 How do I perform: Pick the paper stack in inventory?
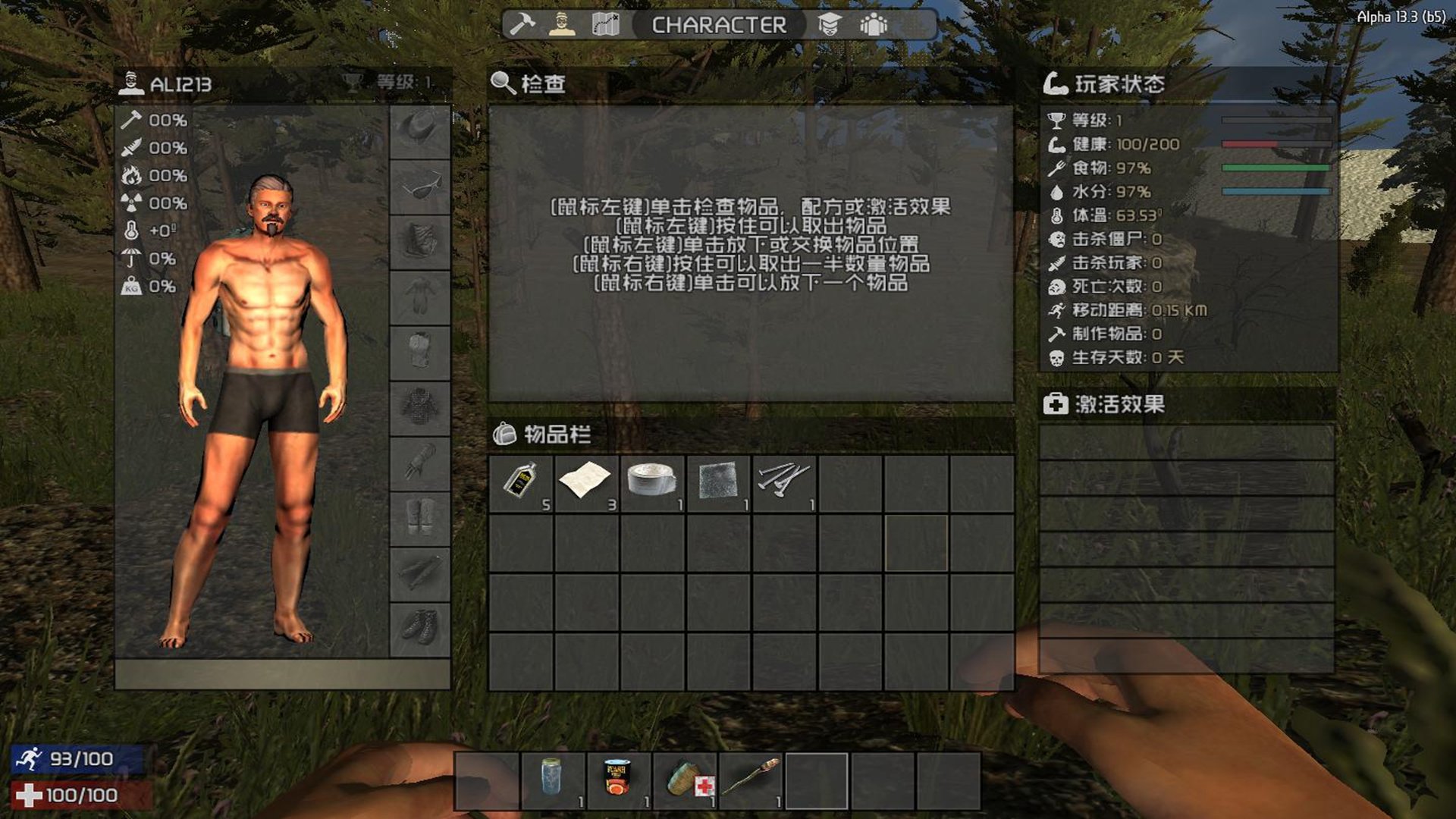click(x=586, y=483)
